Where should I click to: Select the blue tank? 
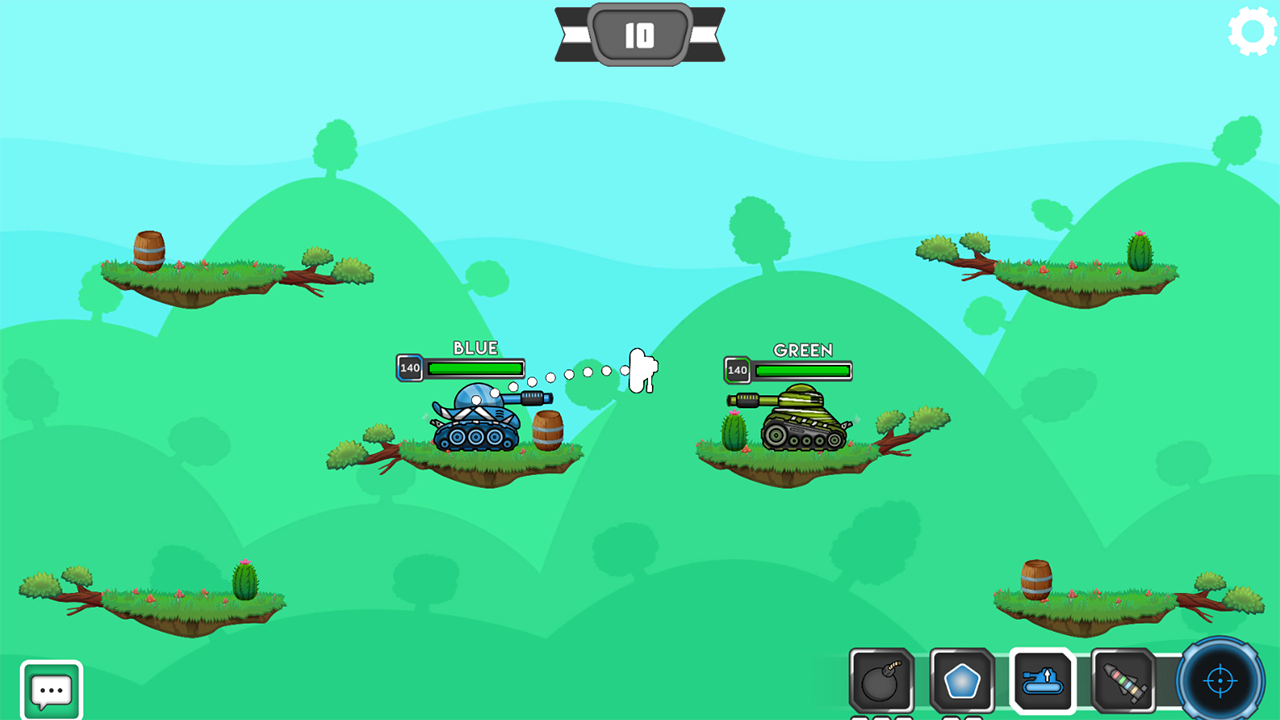click(x=480, y=420)
